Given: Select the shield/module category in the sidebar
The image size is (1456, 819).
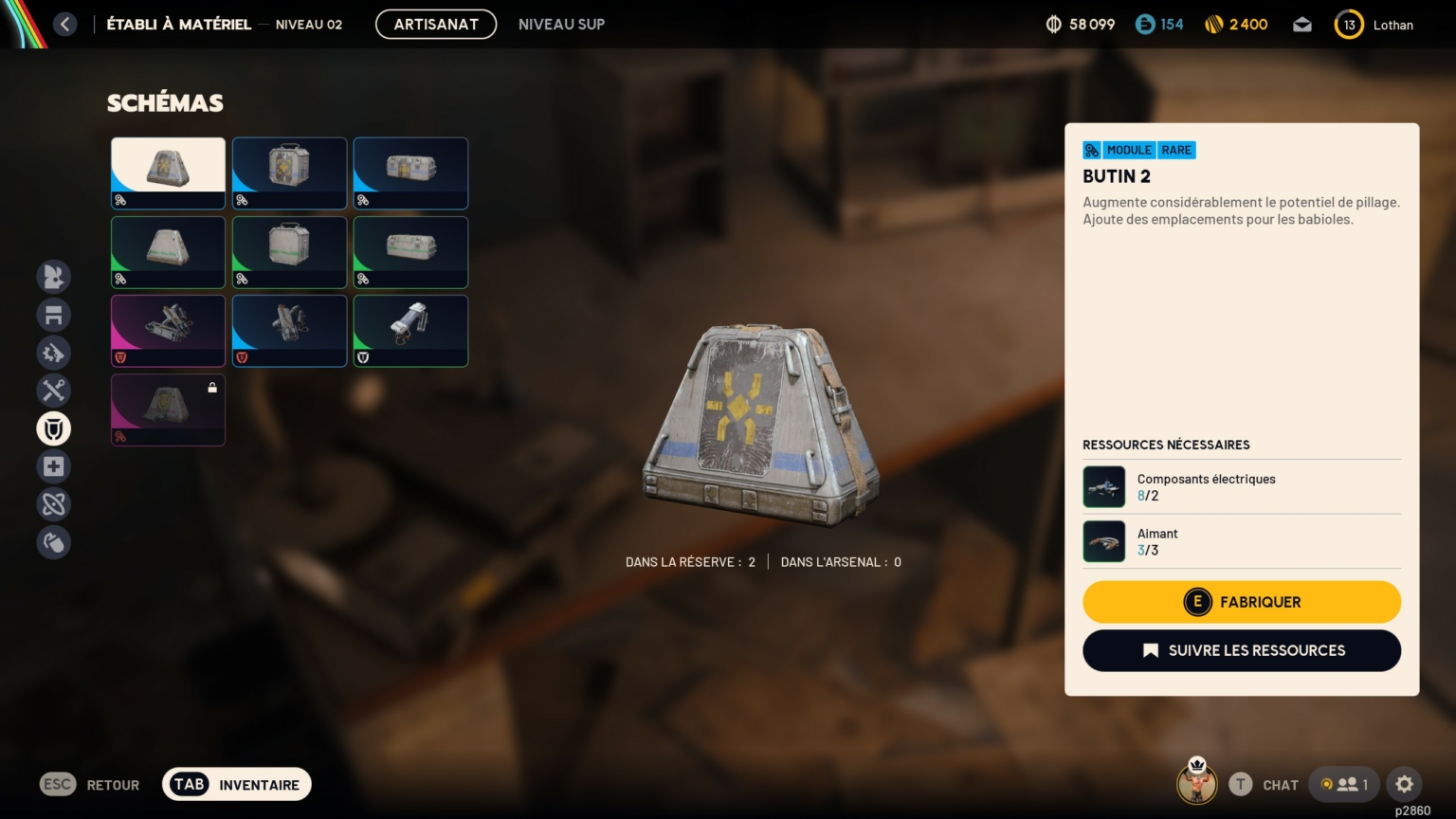Looking at the screenshot, I should pyautogui.click(x=54, y=428).
